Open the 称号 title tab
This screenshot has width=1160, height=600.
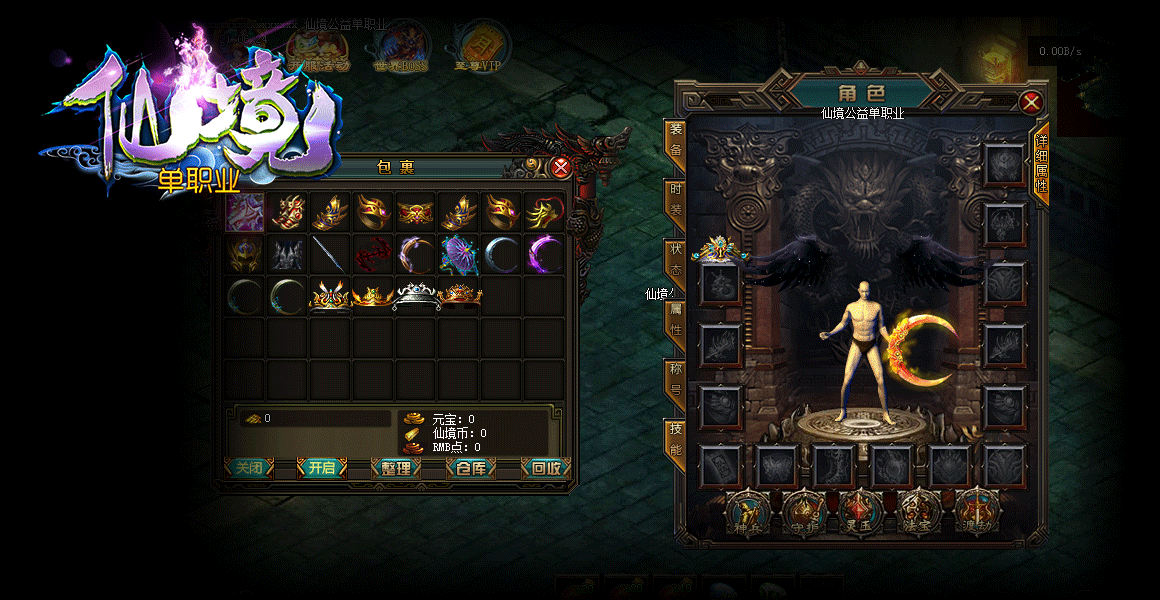coord(676,380)
